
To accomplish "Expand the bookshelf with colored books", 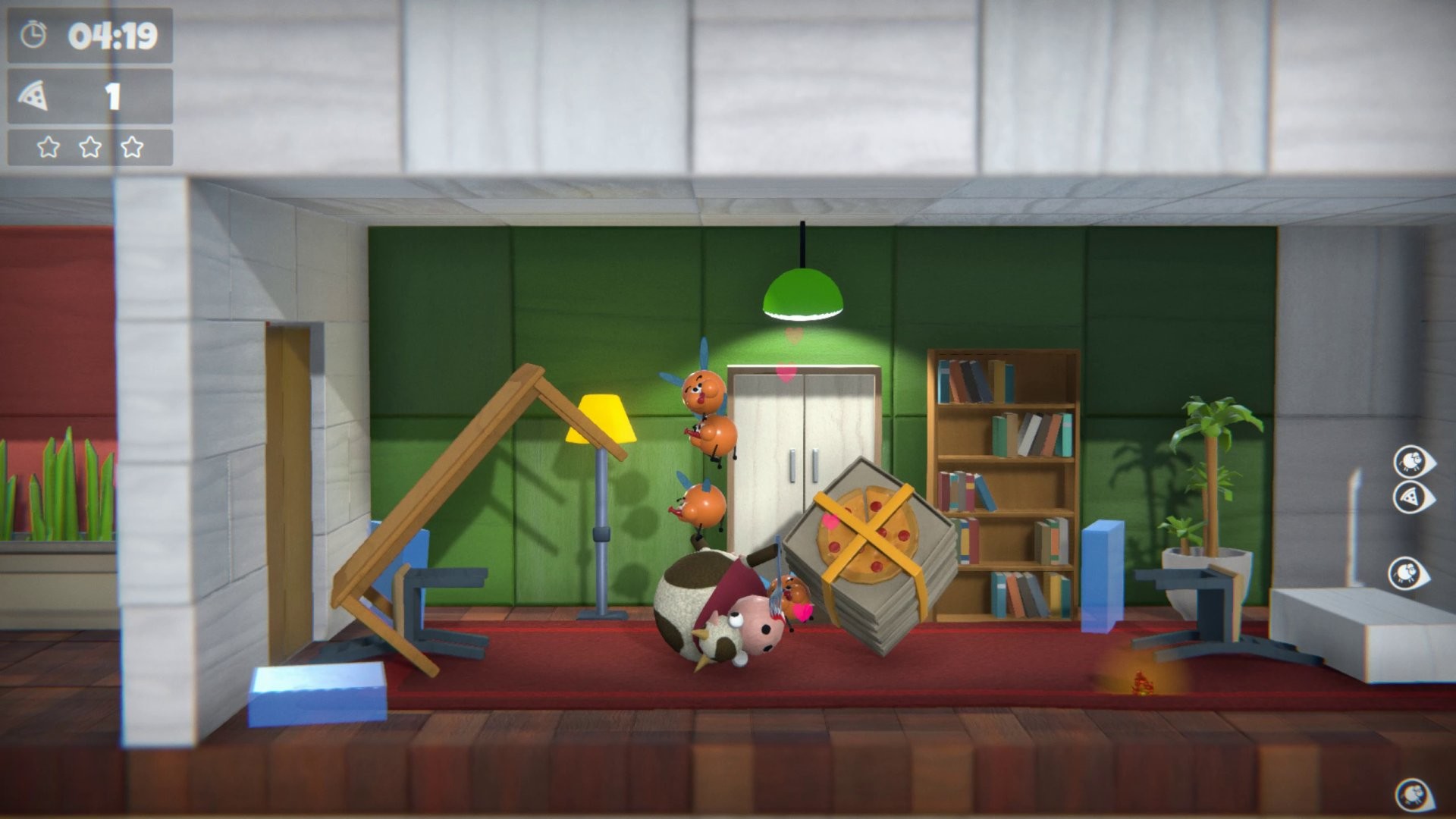I will tap(1001, 485).
